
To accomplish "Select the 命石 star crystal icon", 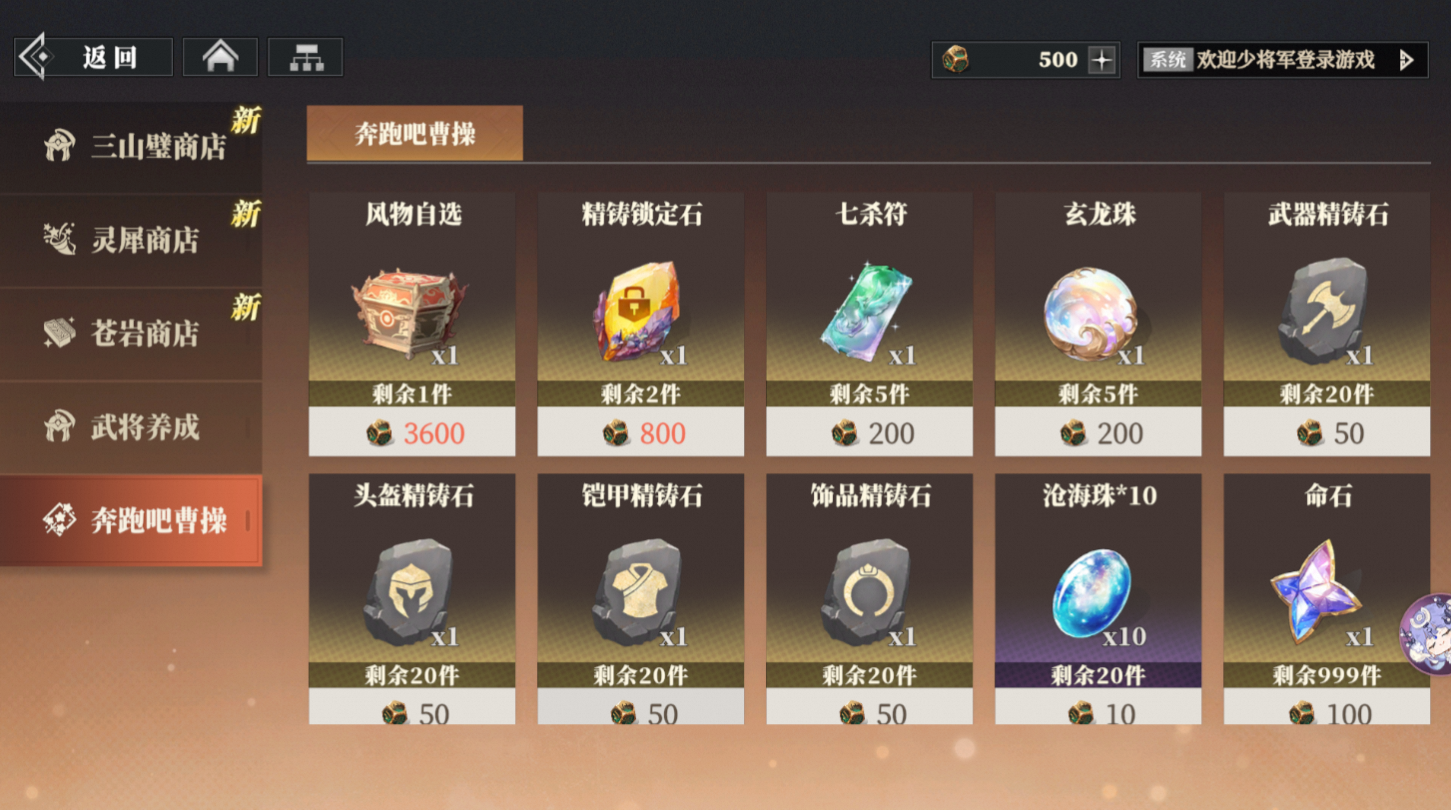I will (x=1325, y=590).
